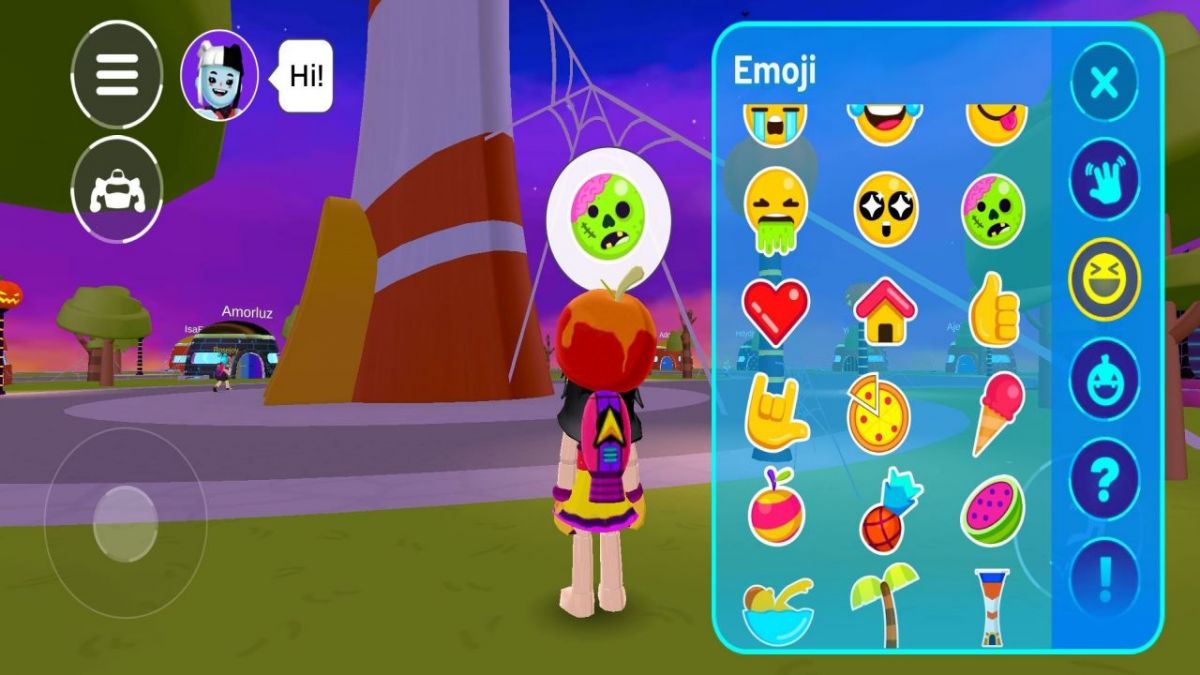Tap the avatar customization button
This screenshot has height=675, width=1200.
(117, 189)
